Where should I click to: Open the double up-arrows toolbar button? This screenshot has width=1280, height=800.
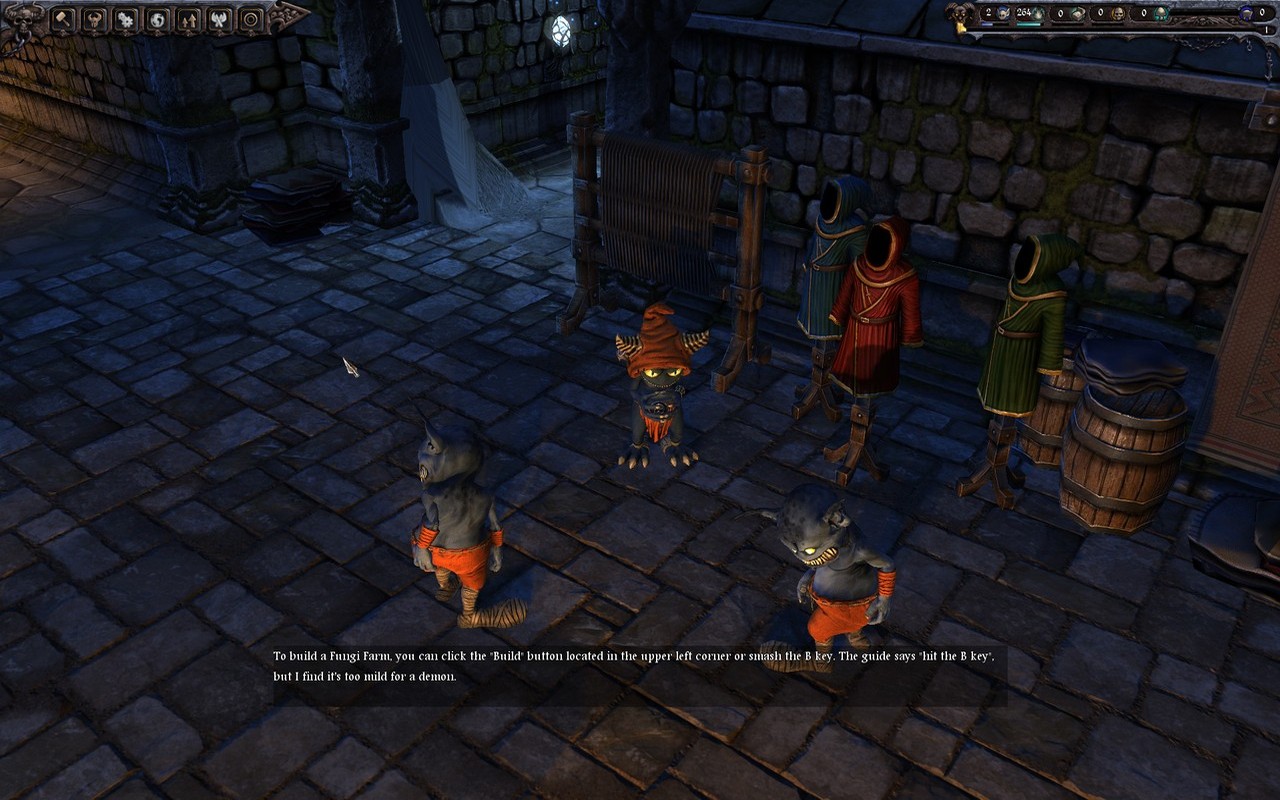188,19
